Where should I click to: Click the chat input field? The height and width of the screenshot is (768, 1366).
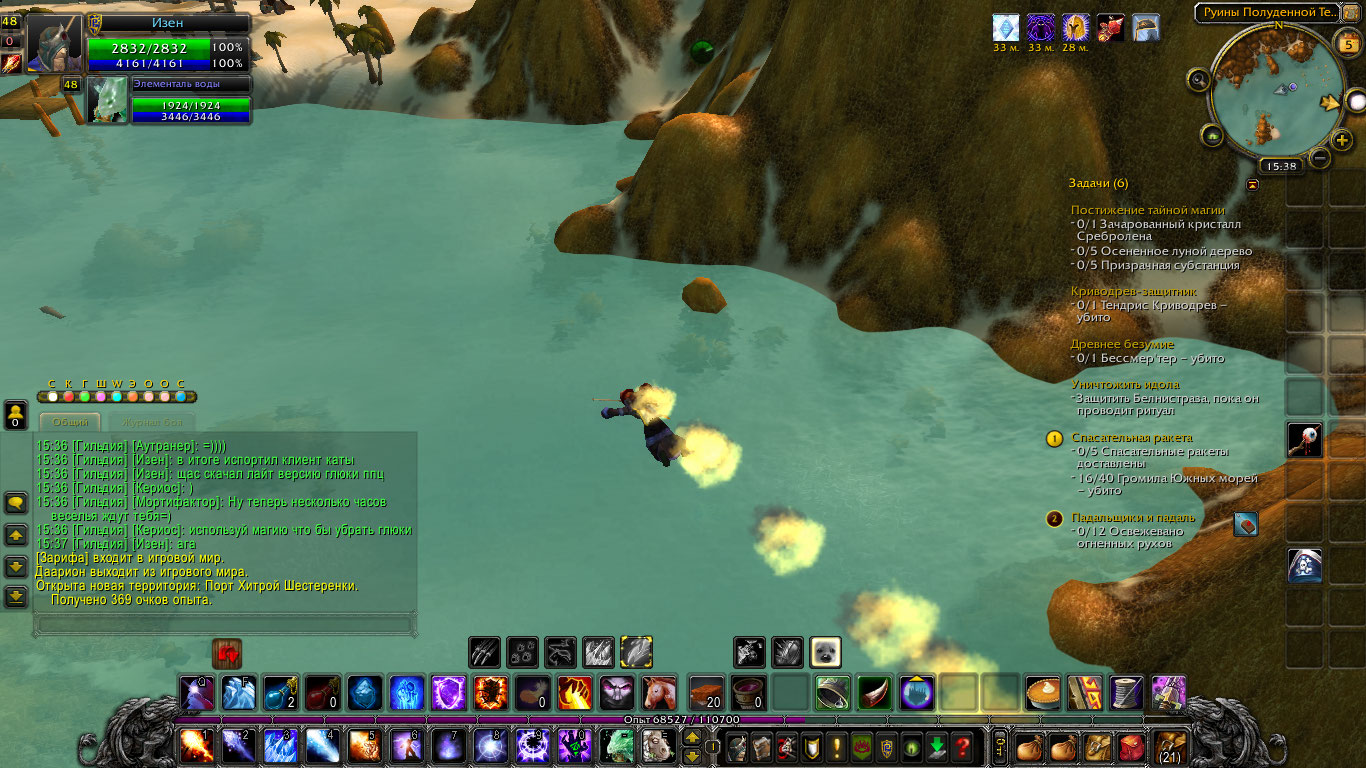tap(224, 624)
